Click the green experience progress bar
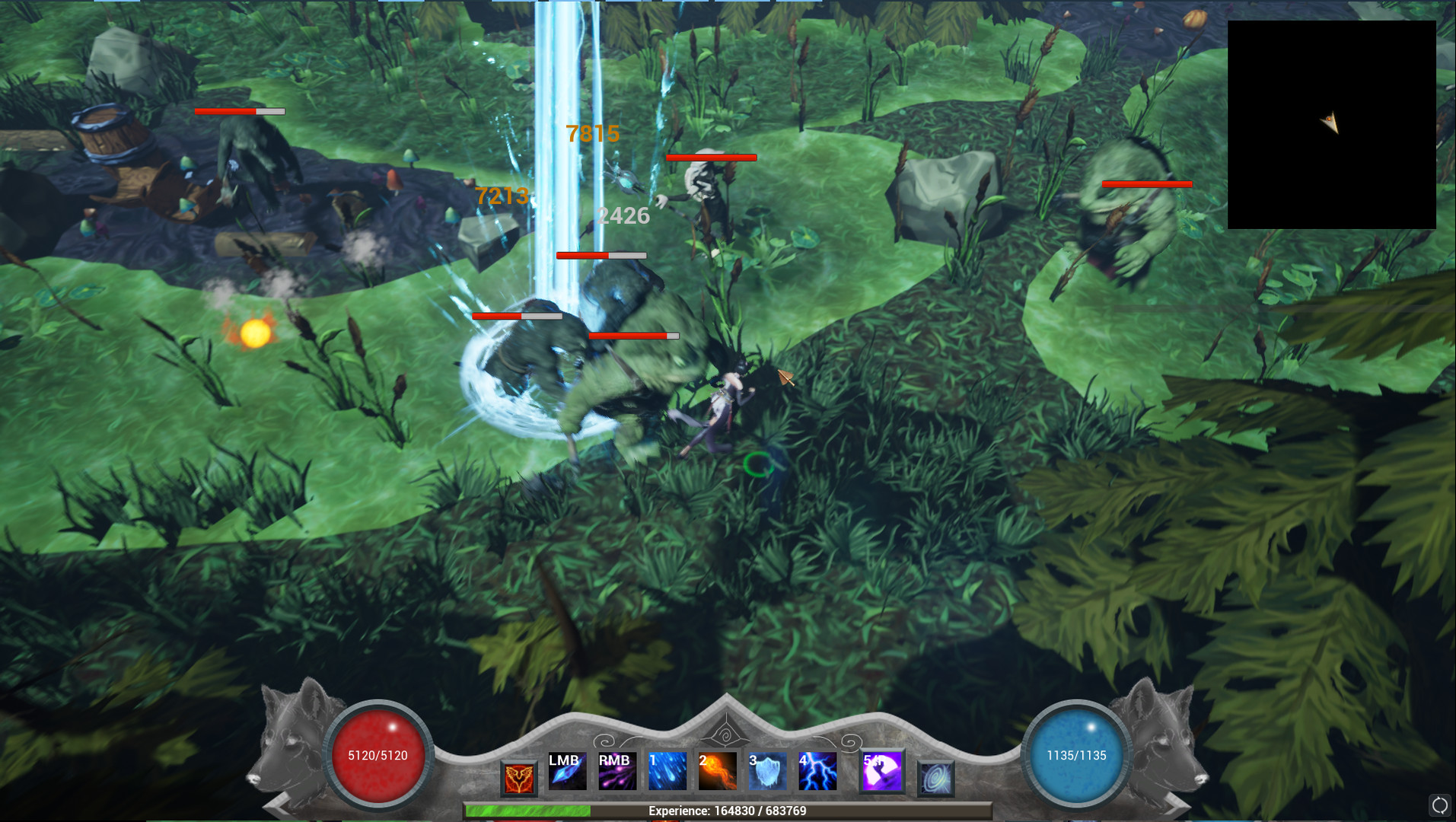The width and height of the screenshot is (1456, 822). click(x=529, y=810)
